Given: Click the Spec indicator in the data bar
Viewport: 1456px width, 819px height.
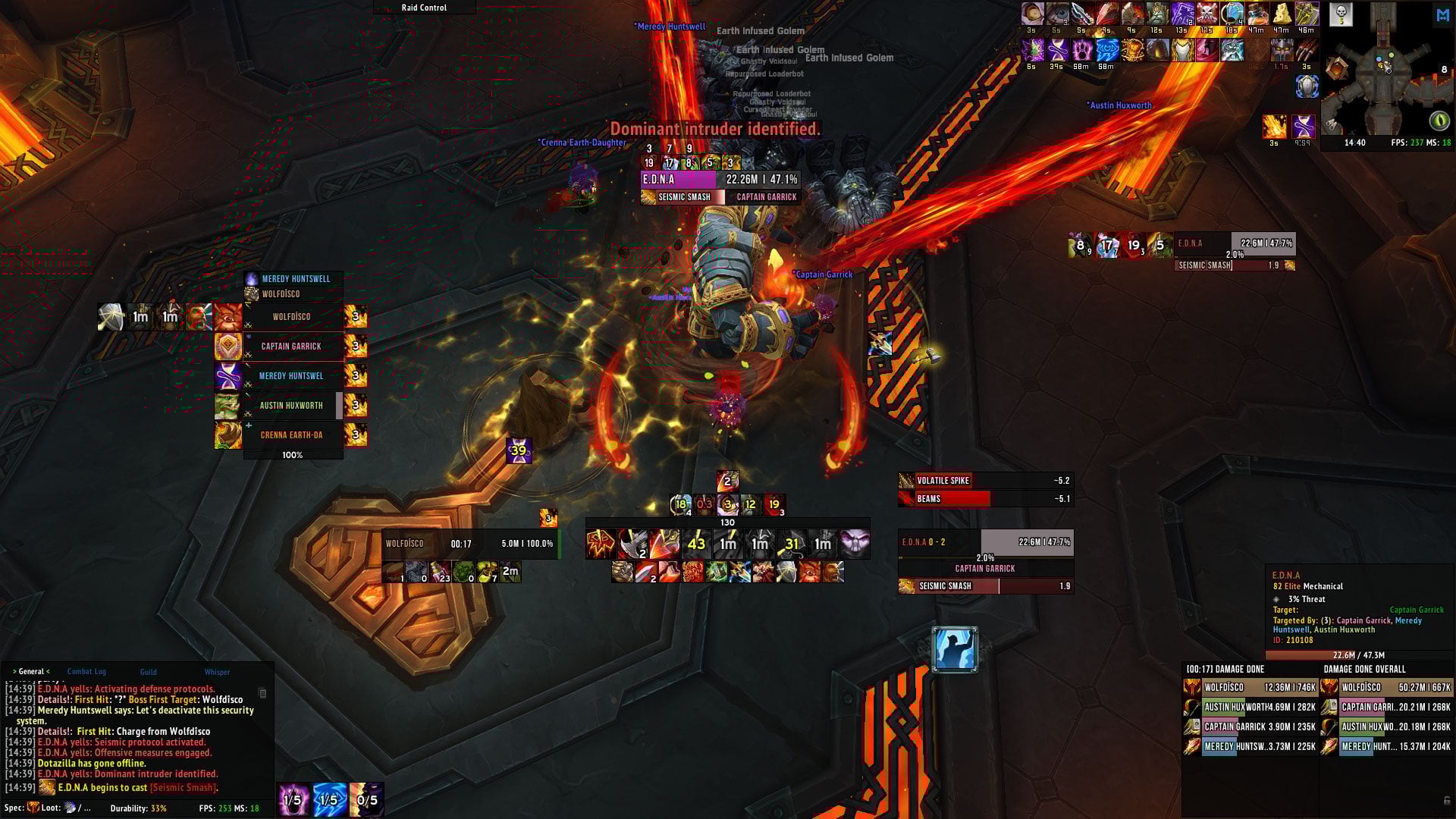Looking at the screenshot, I should tap(21, 808).
